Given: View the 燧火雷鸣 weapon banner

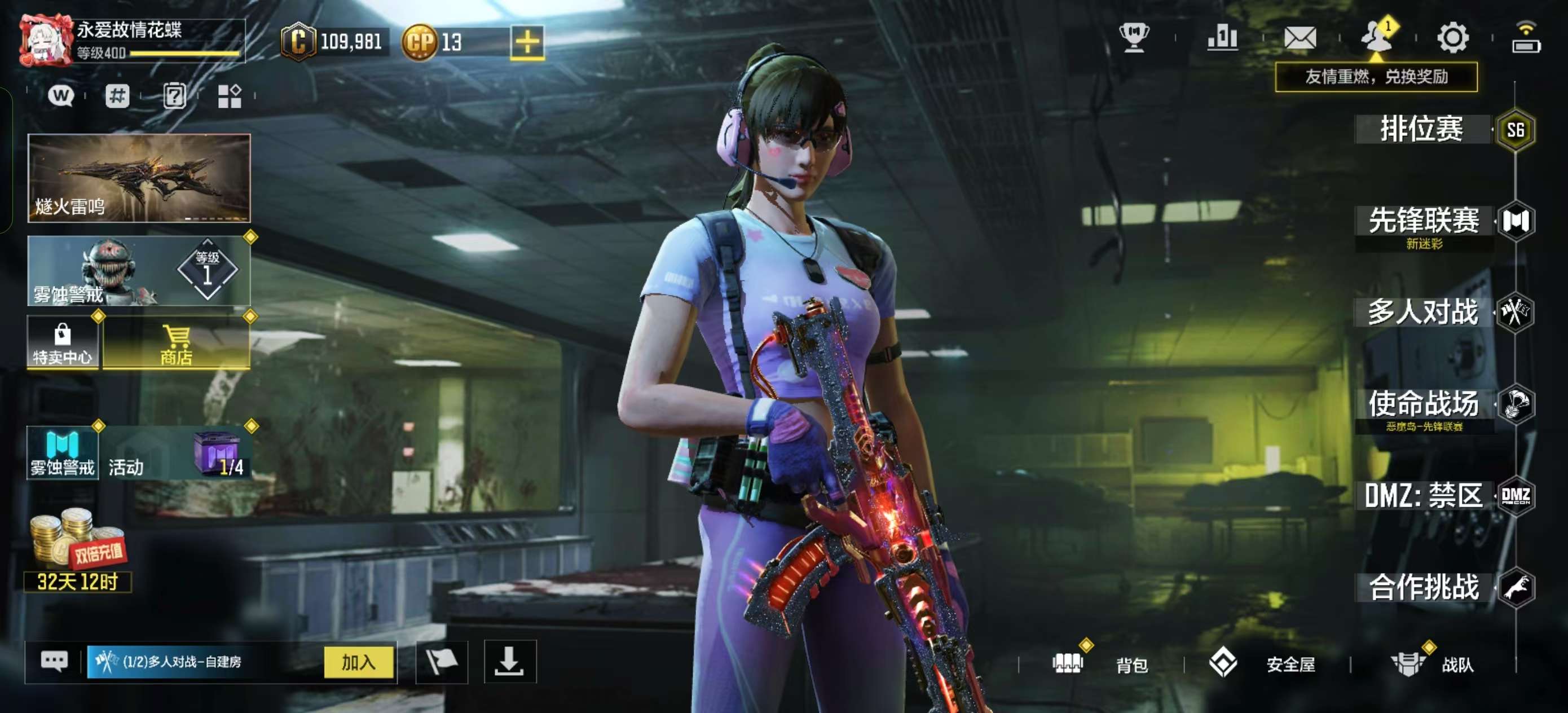Looking at the screenshot, I should point(139,178).
